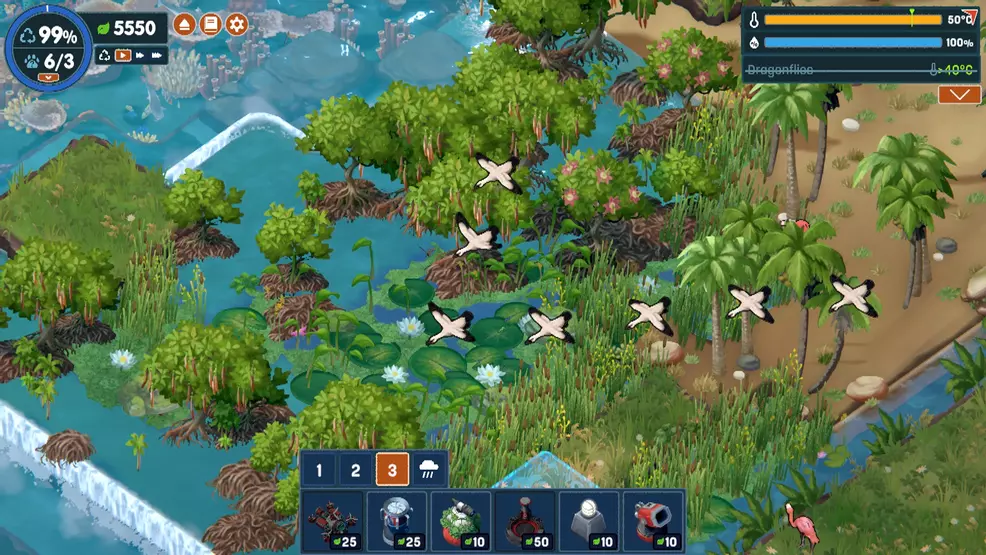Image resolution: width=986 pixels, height=555 pixels.
Task: Set game speed to normal play
Action: click(123, 56)
